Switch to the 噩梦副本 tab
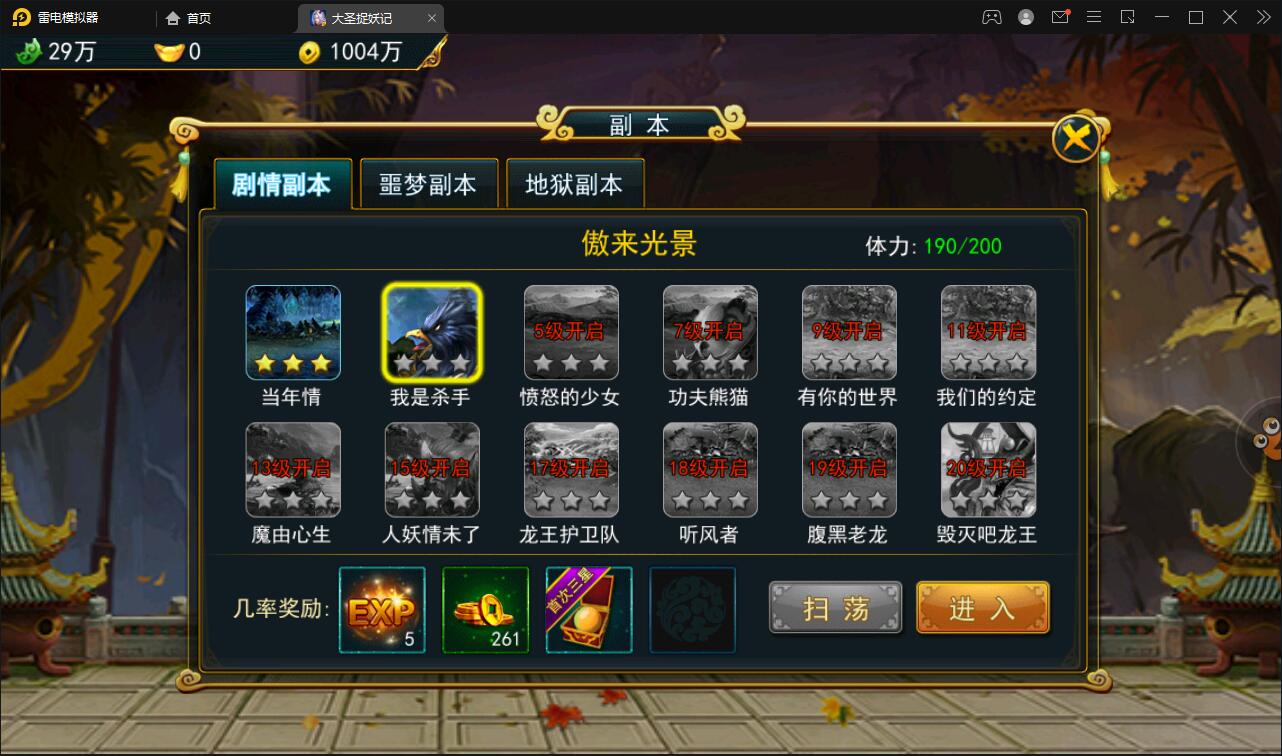Screen dimensions: 1282x756 (429, 184)
